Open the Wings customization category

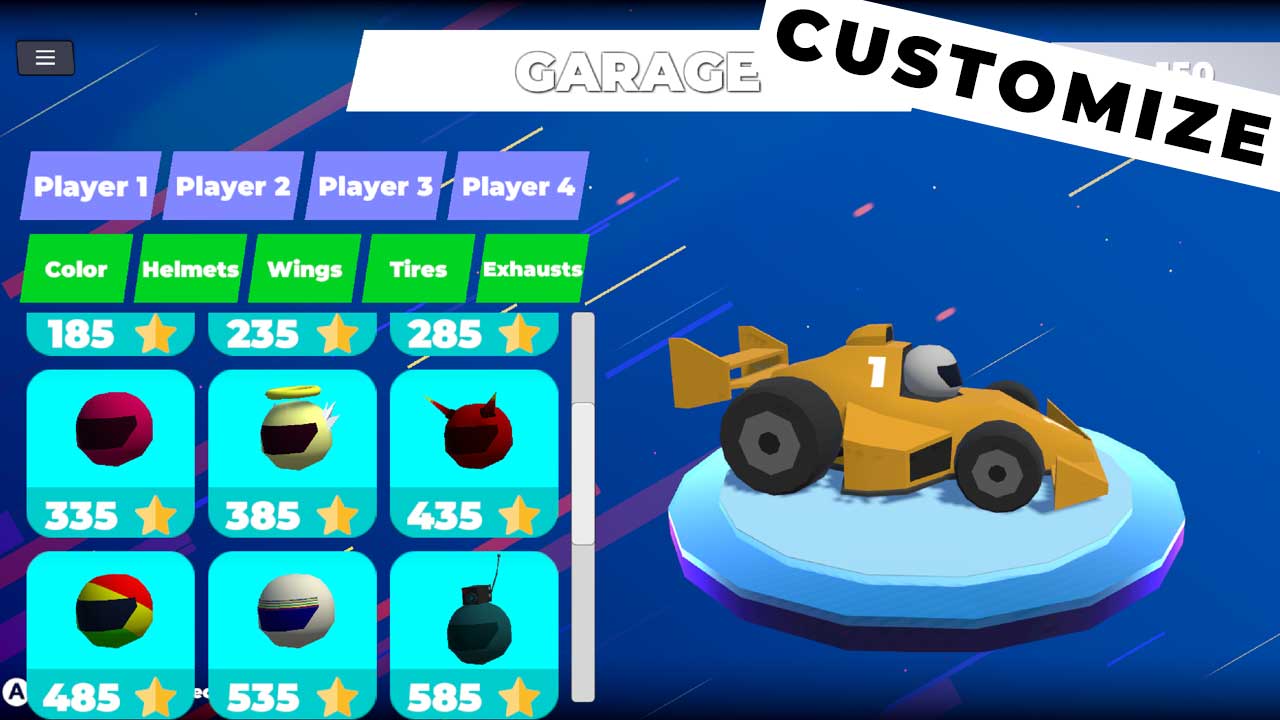click(303, 269)
